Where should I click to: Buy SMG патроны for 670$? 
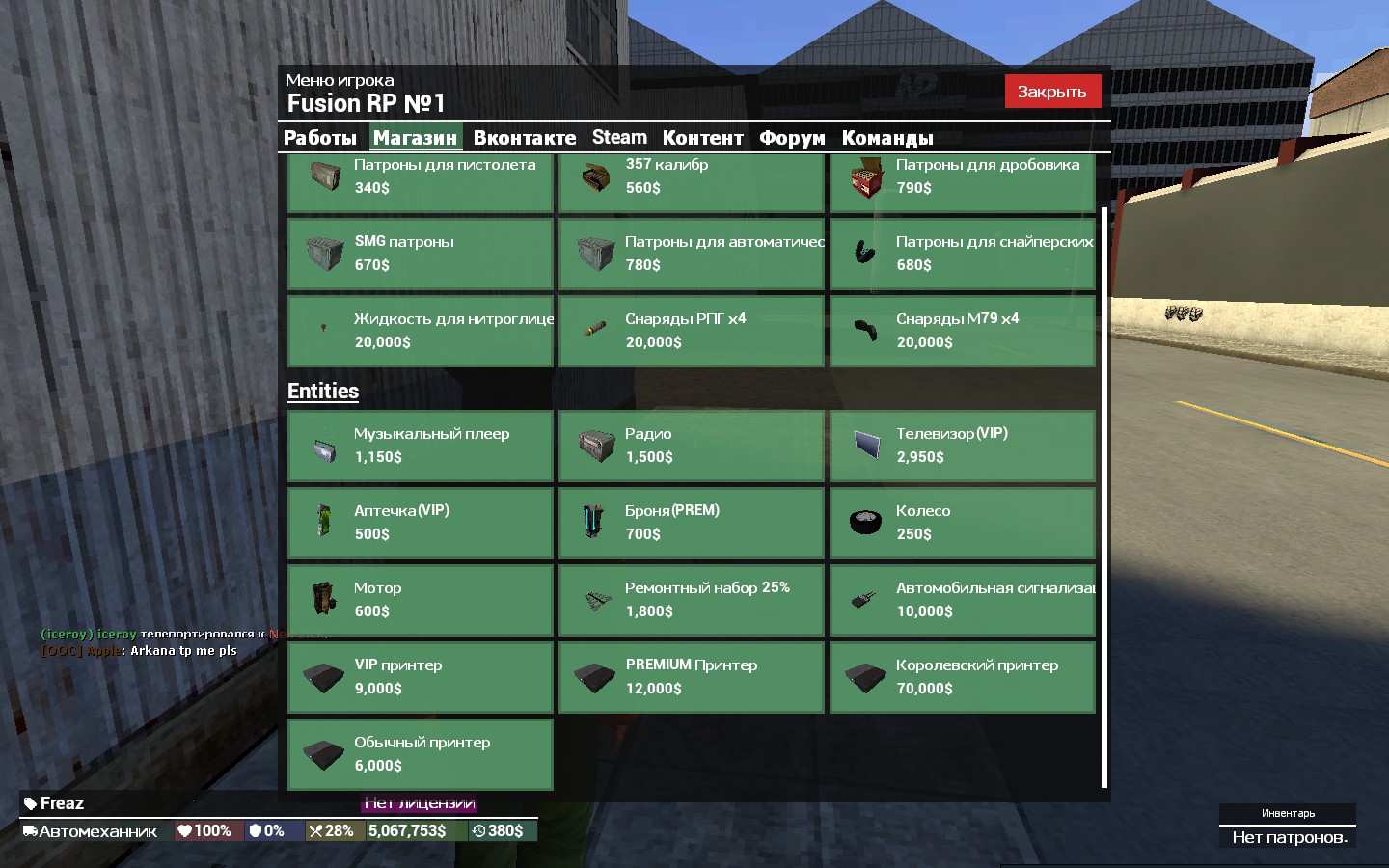[421, 254]
